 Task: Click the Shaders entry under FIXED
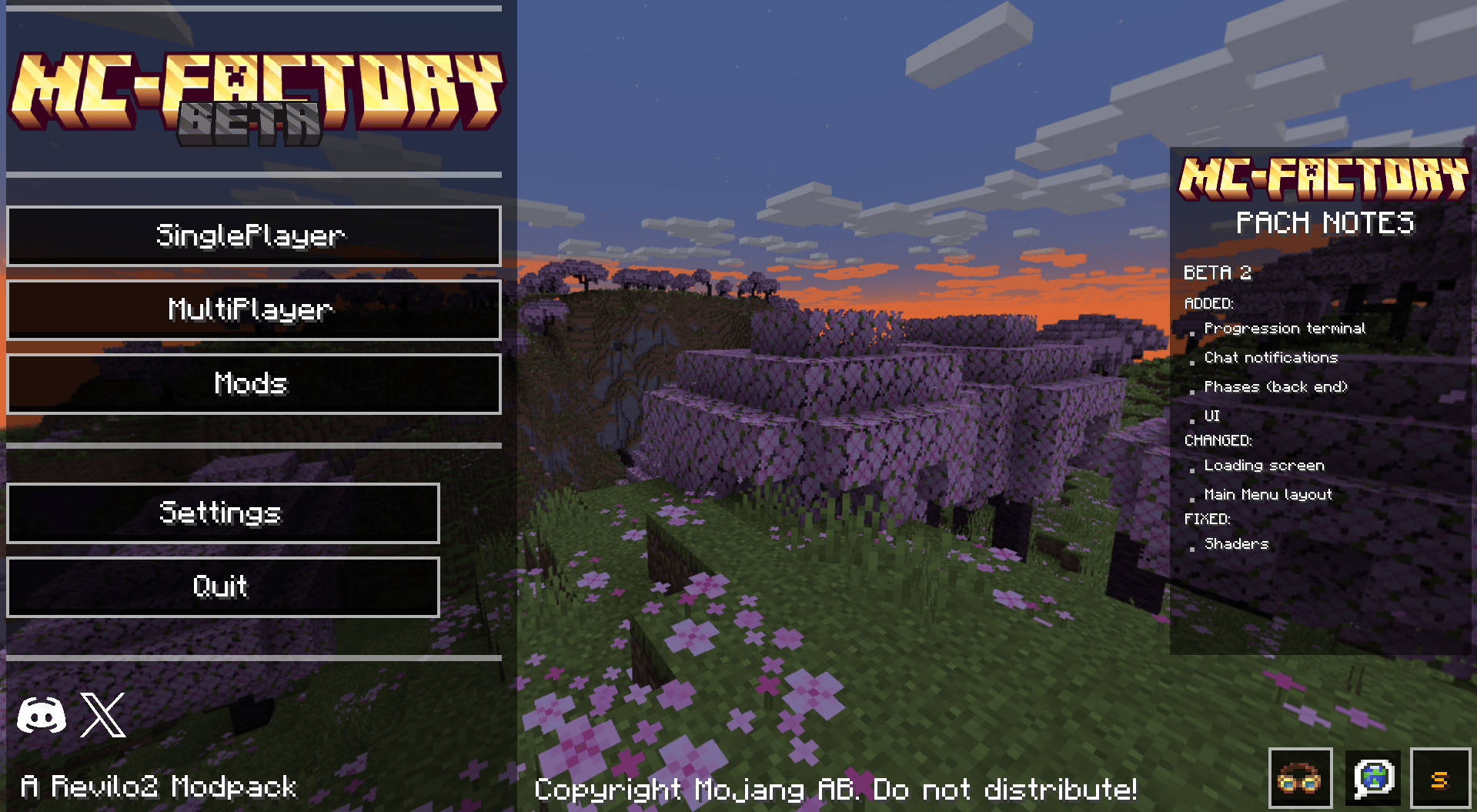click(x=1235, y=544)
